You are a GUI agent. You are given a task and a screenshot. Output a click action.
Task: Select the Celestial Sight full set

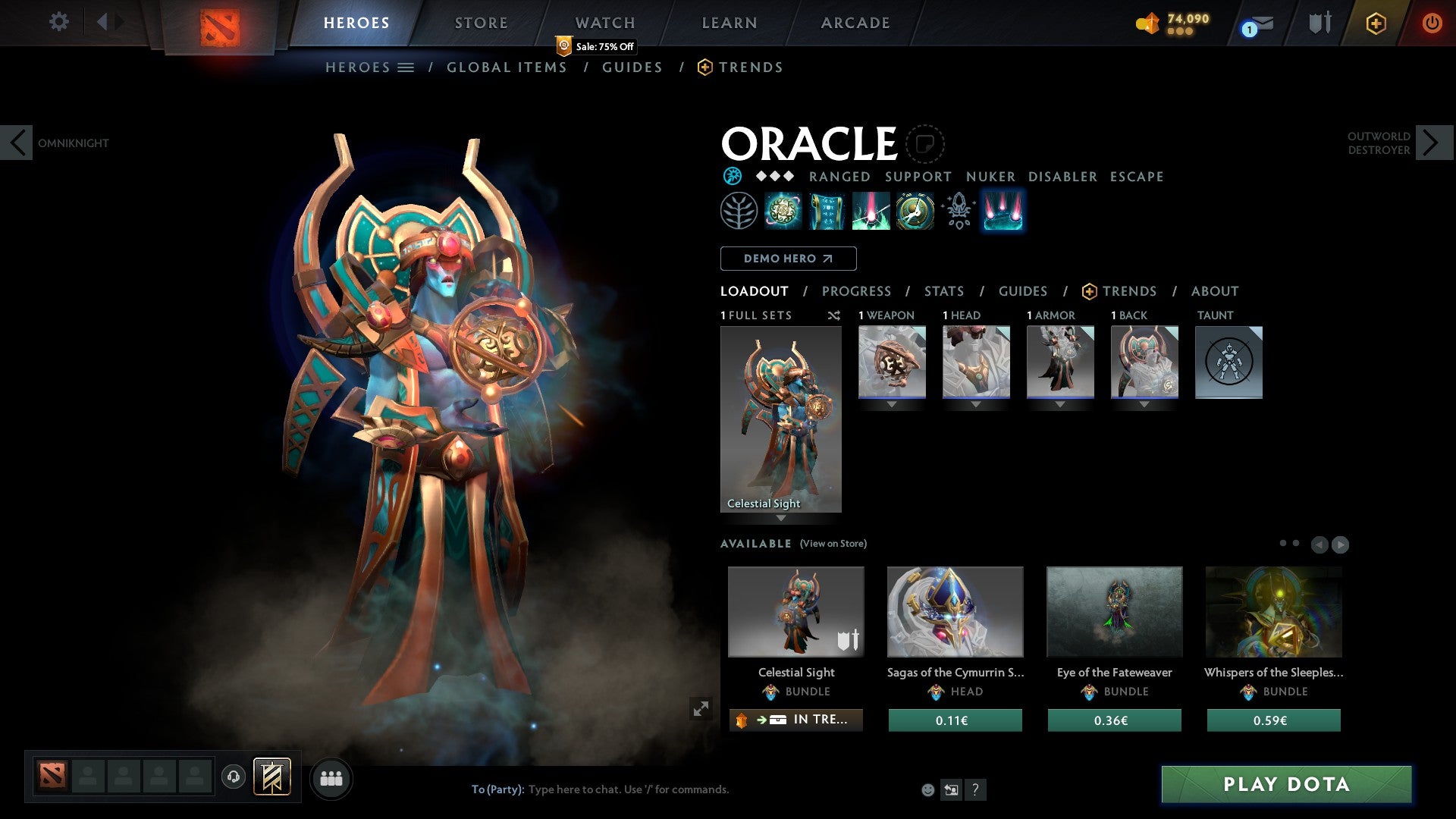pyautogui.click(x=780, y=419)
